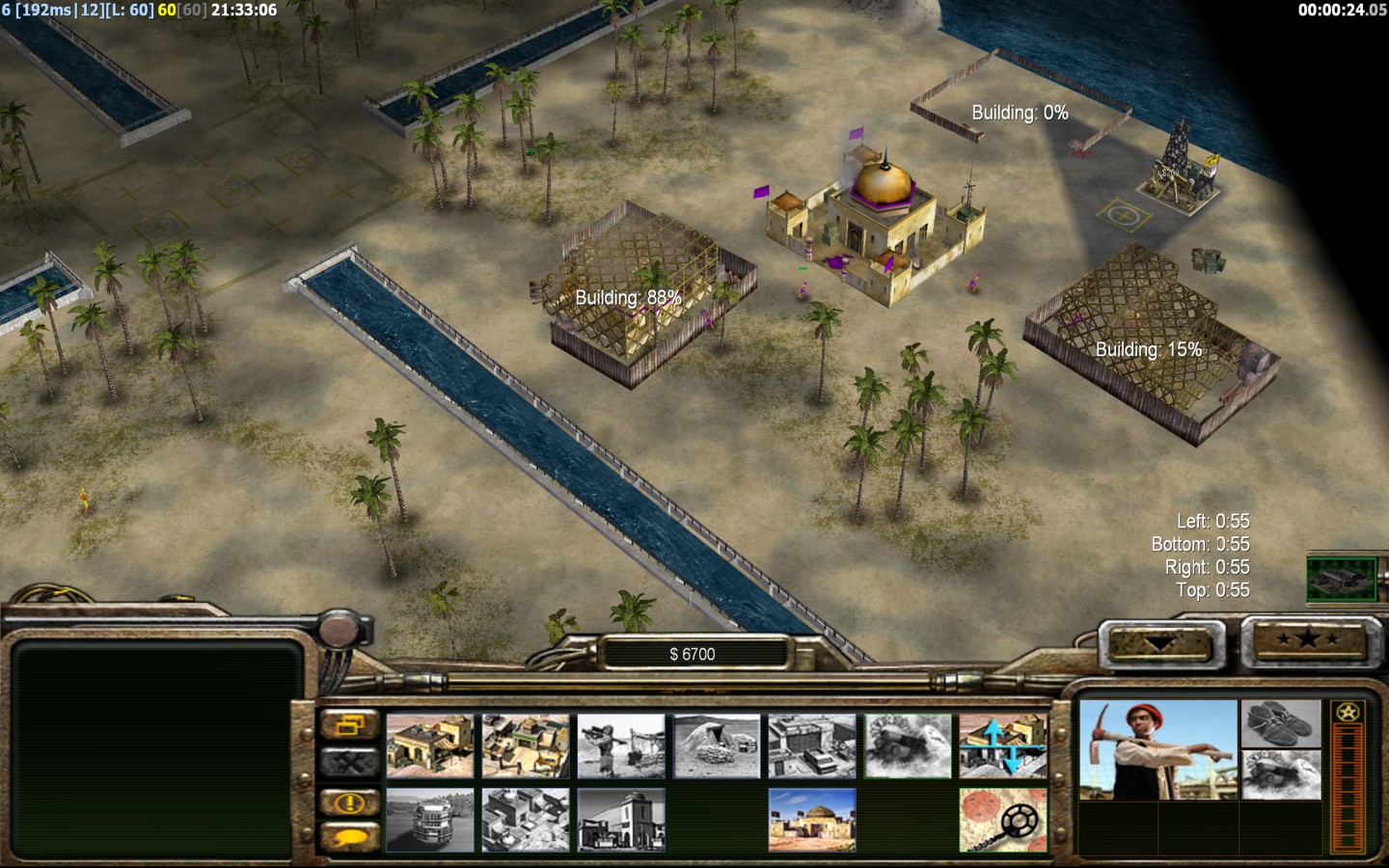1389x868 pixels.
Task: Choose the greyed Black Market build icon
Action: [526, 820]
